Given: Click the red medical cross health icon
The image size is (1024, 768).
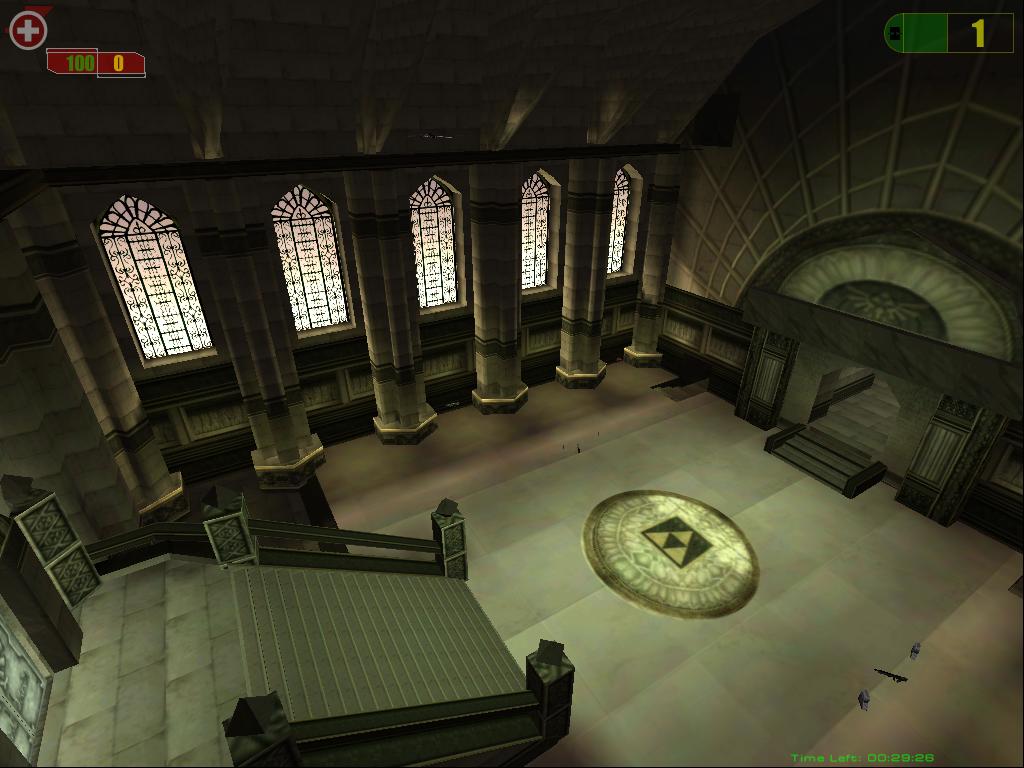Looking at the screenshot, I should click(28, 31).
